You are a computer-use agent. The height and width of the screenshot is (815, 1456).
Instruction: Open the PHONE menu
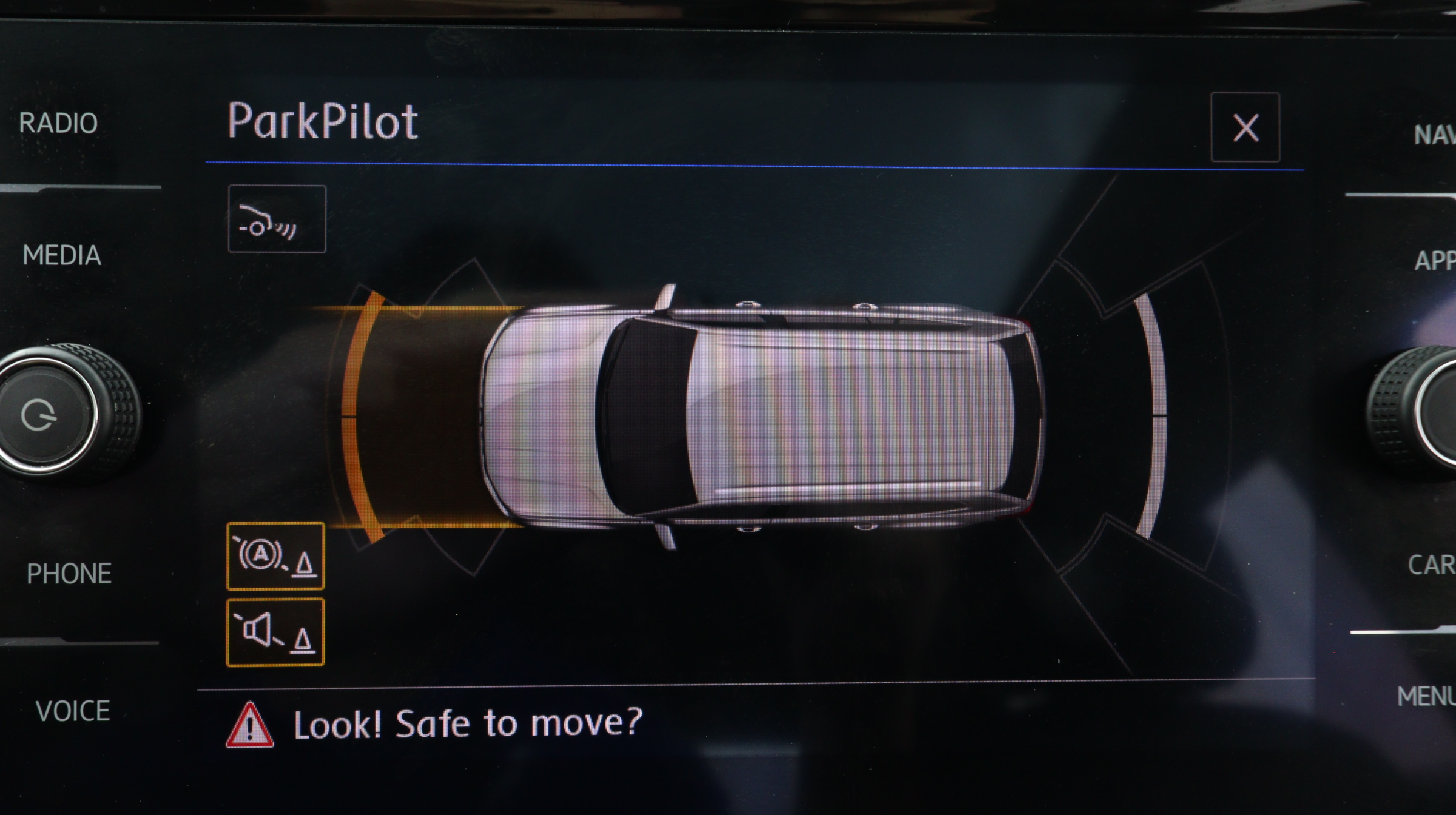click(69, 574)
